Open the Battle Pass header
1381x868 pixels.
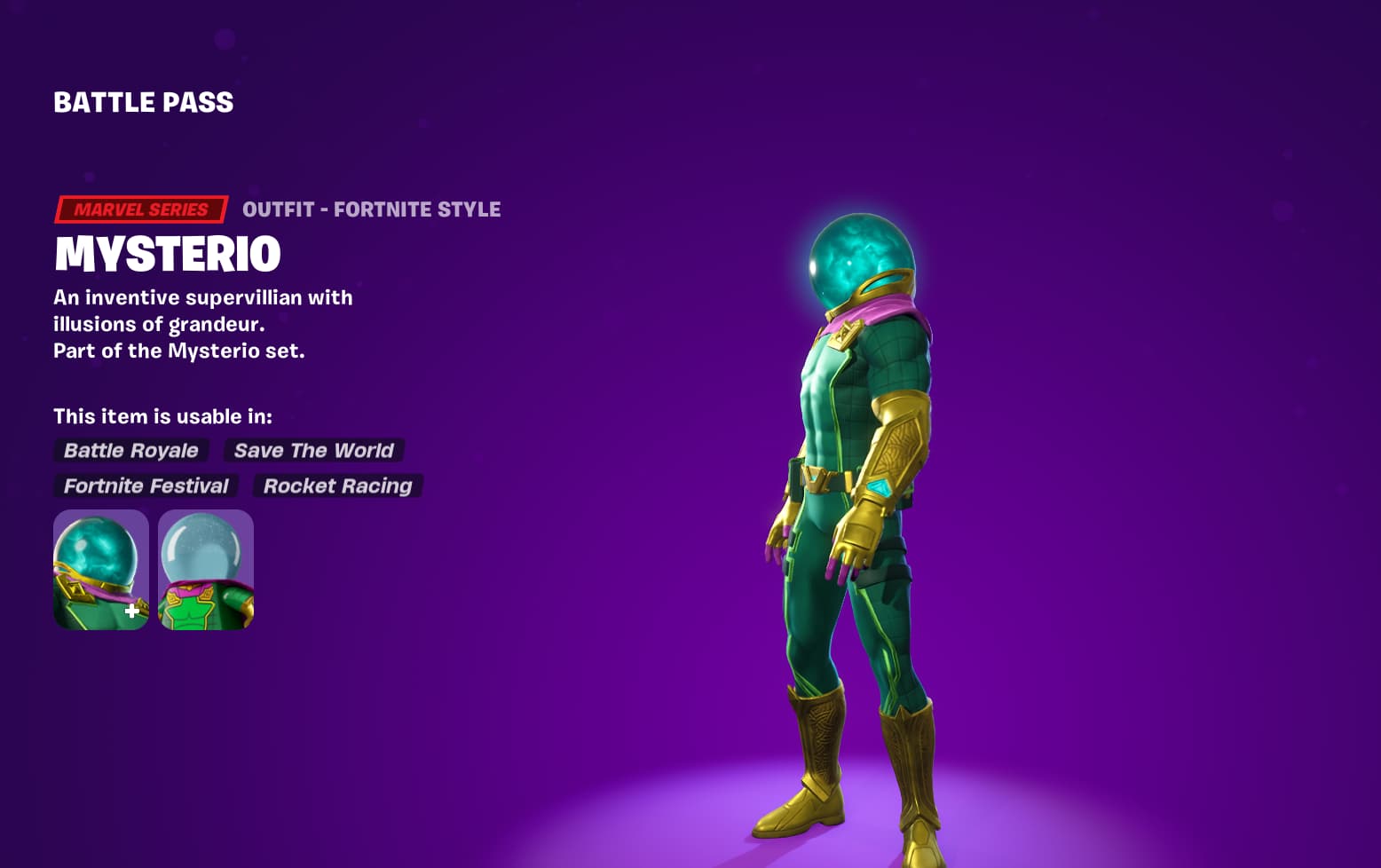[143, 102]
